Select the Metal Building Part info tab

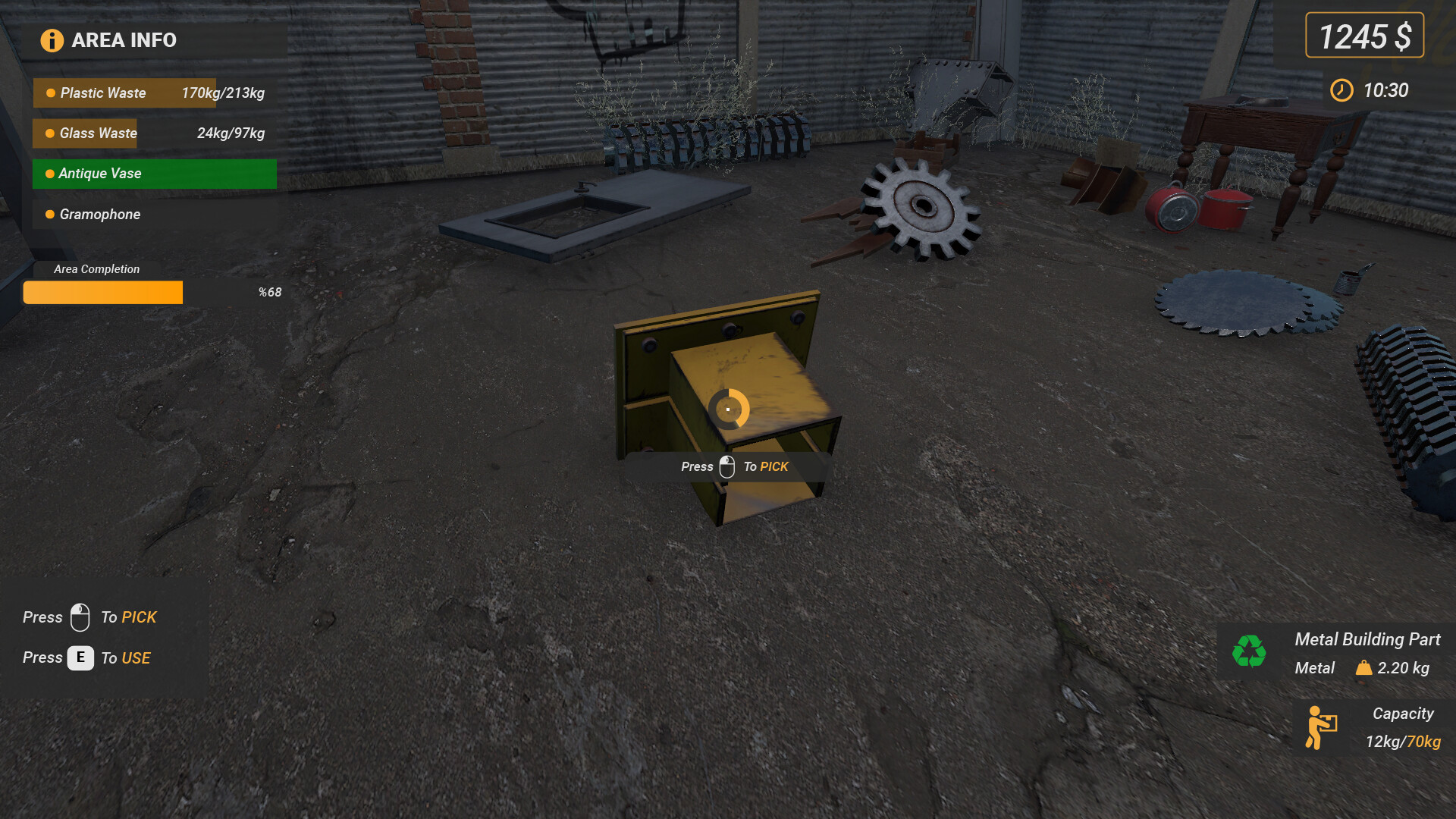click(1367, 639)
